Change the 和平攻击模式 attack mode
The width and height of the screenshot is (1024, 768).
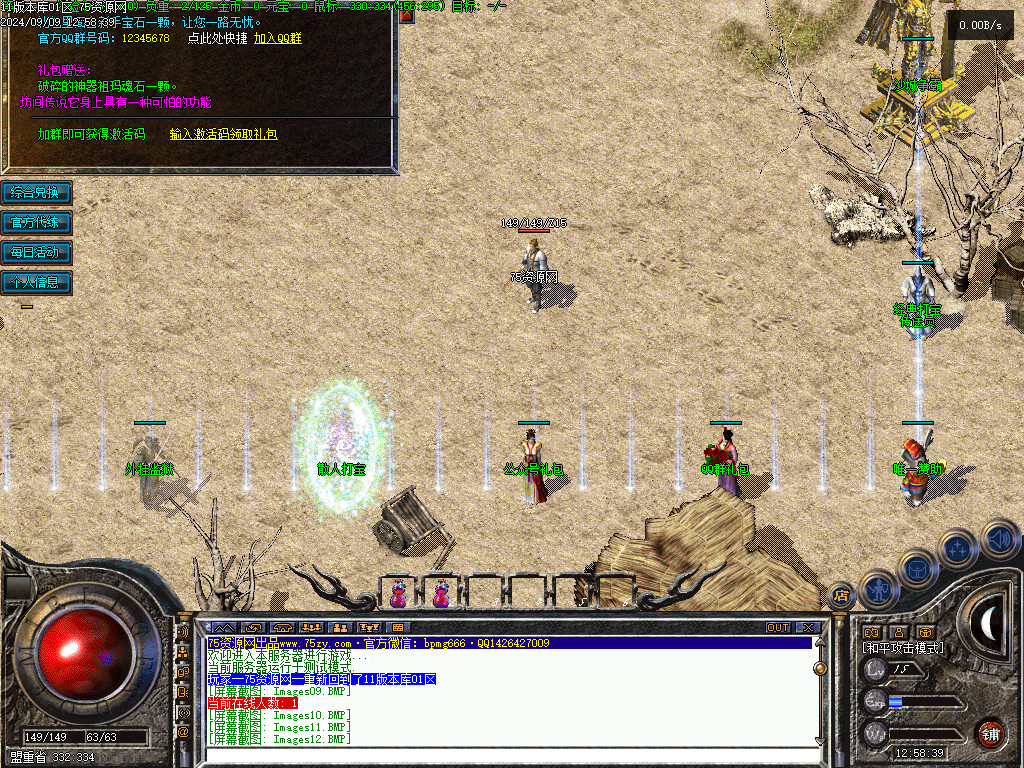[x=903, y=648]
